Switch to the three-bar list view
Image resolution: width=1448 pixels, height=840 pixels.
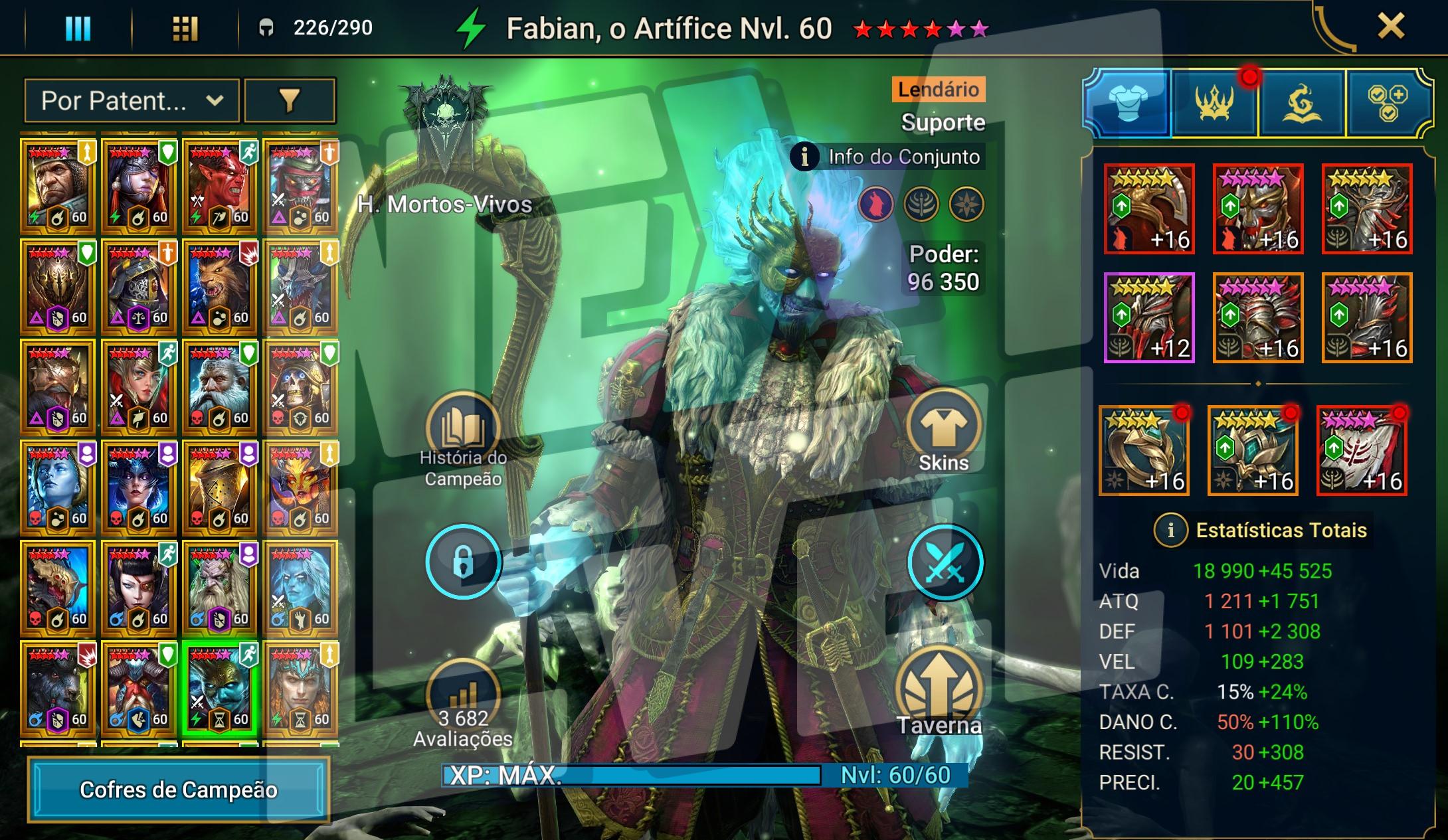78,28
